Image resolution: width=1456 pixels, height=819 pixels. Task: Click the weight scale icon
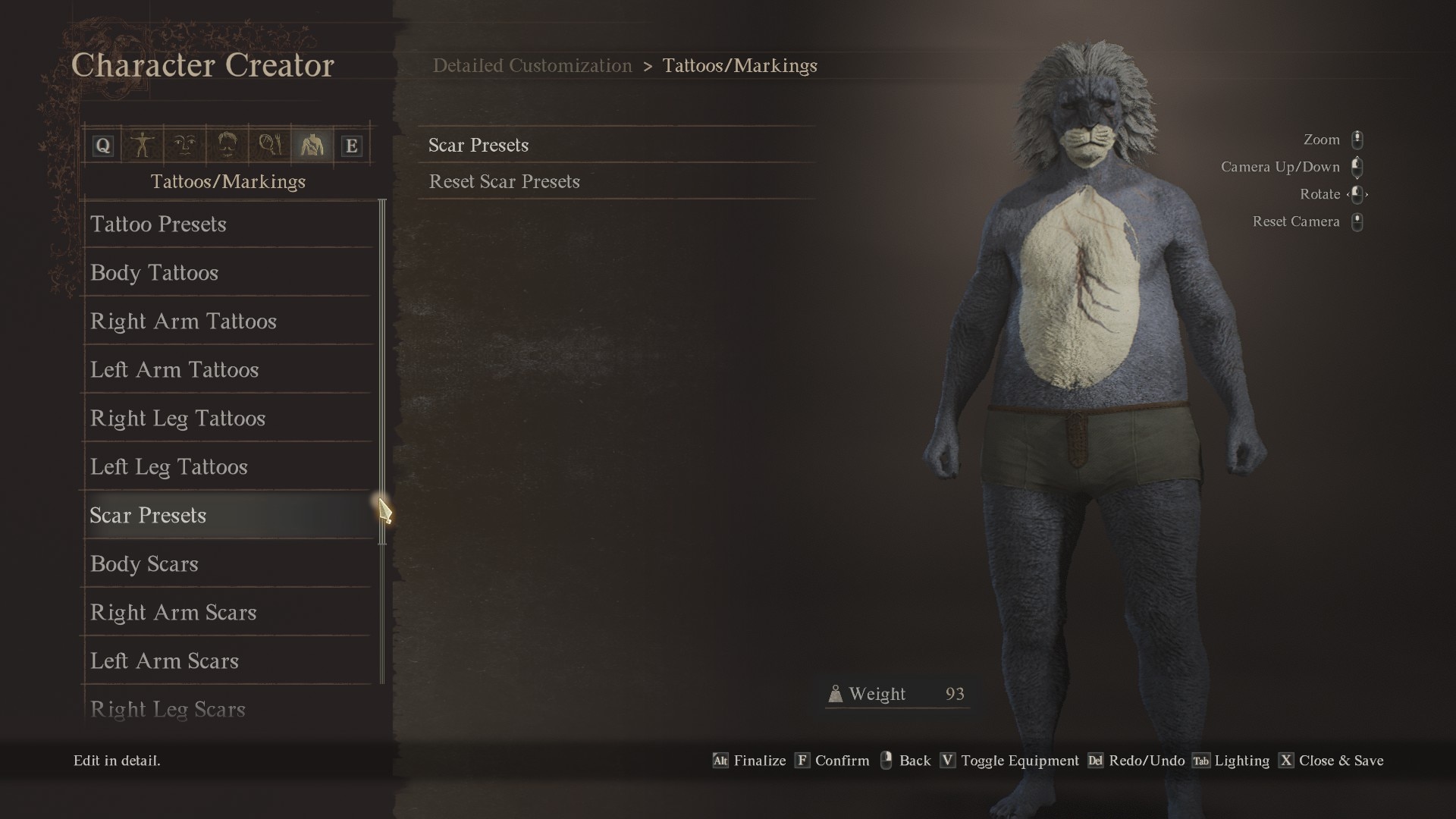(836, 693)
